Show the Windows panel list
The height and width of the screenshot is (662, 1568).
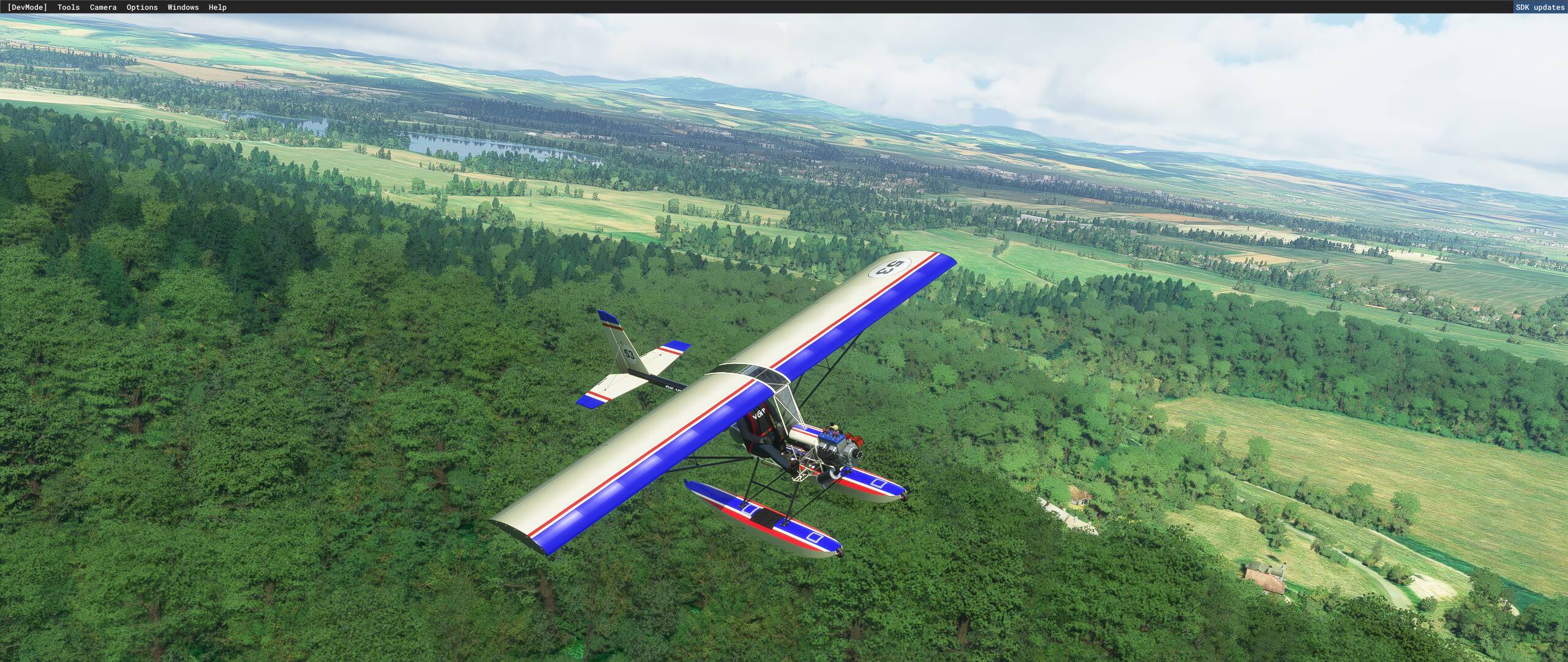pos(182,7)
